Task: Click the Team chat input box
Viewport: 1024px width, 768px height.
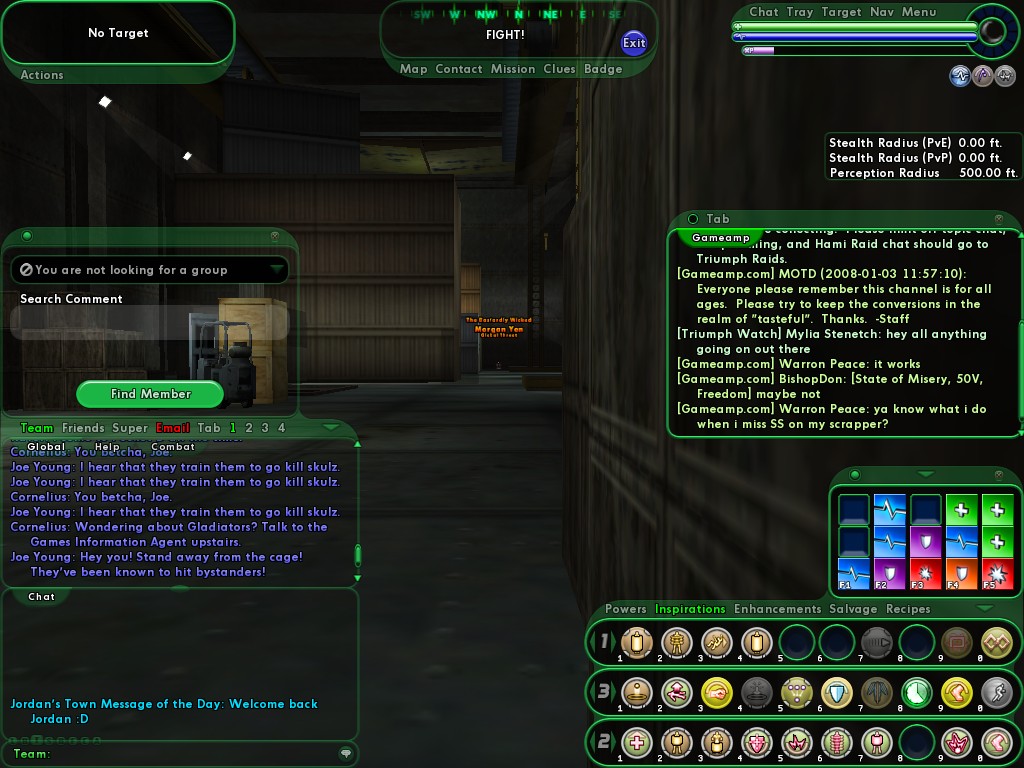Action: pos(190,754)
